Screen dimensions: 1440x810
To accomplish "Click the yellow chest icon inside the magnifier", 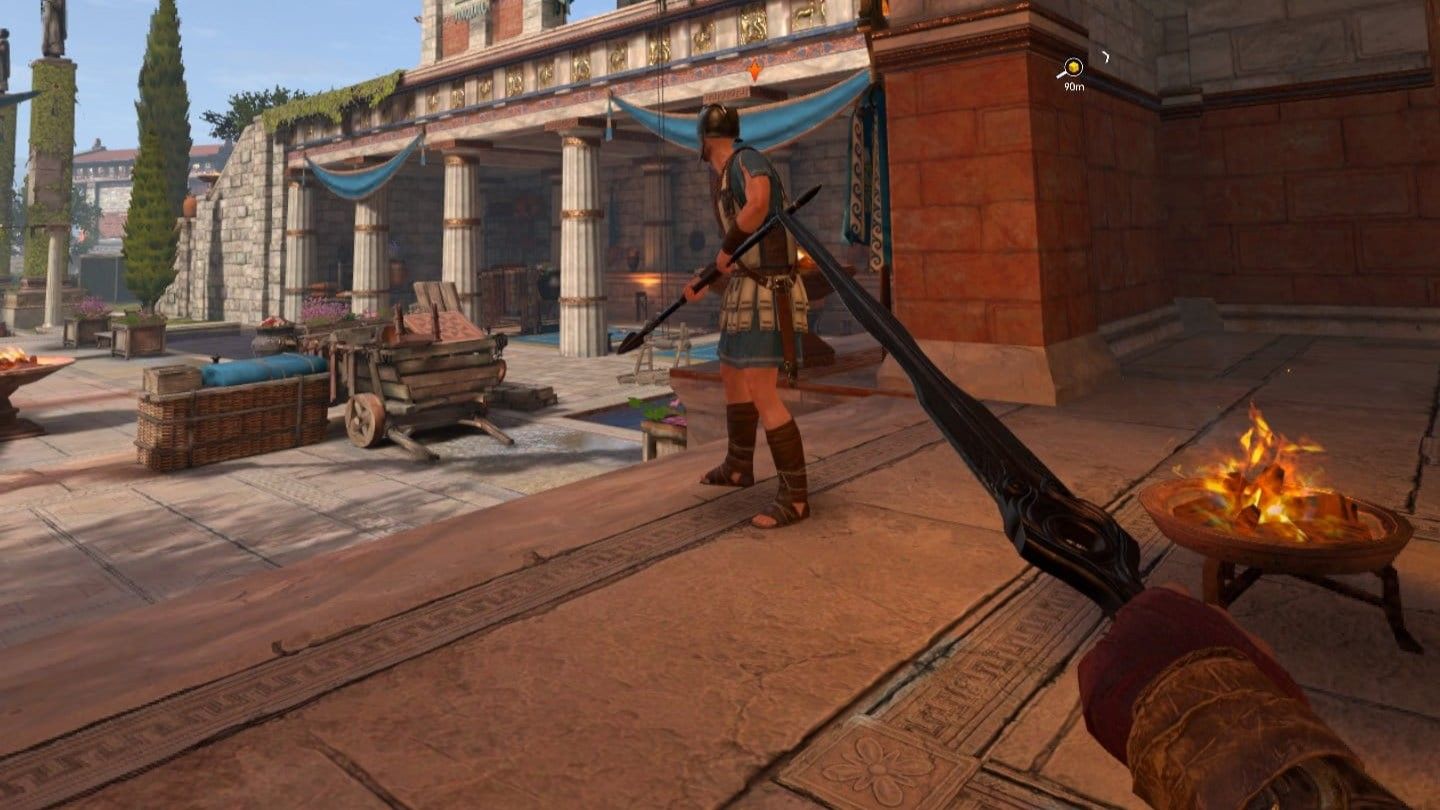I will (x=1074, y=66).
